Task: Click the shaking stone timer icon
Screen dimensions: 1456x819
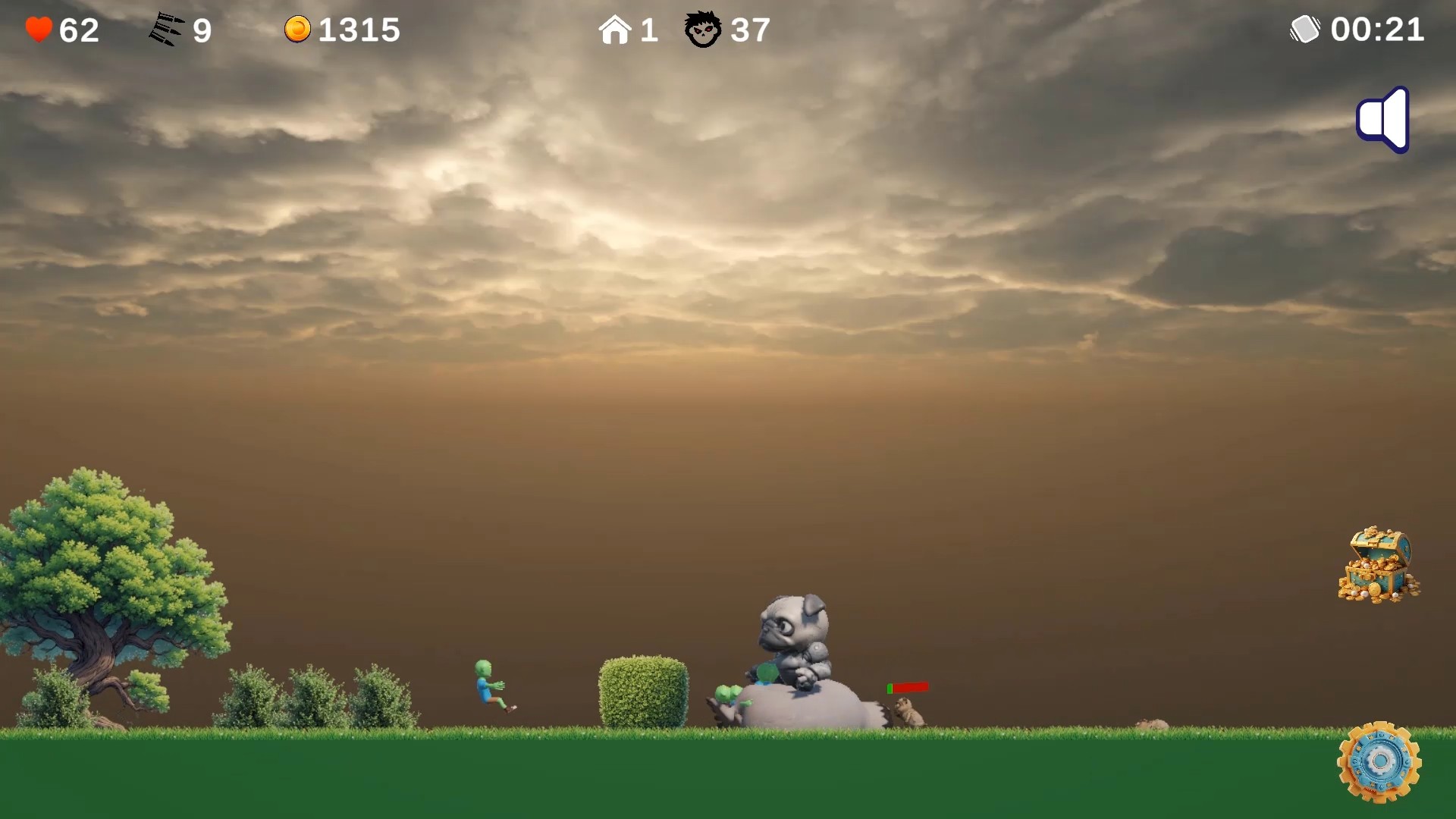Action: [x=1306, y=30]
